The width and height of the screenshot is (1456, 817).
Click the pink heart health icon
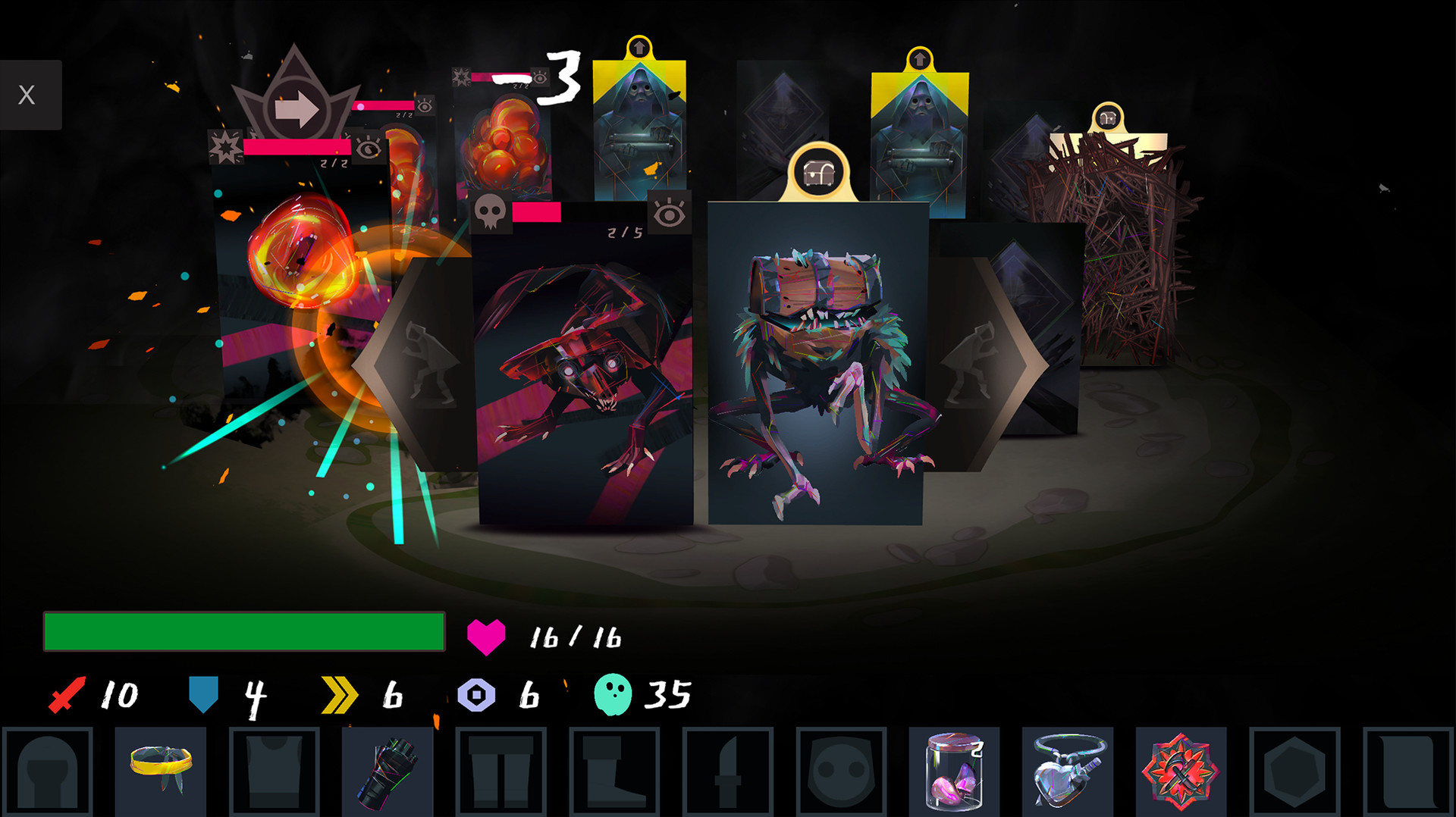[x=486, y=637]
